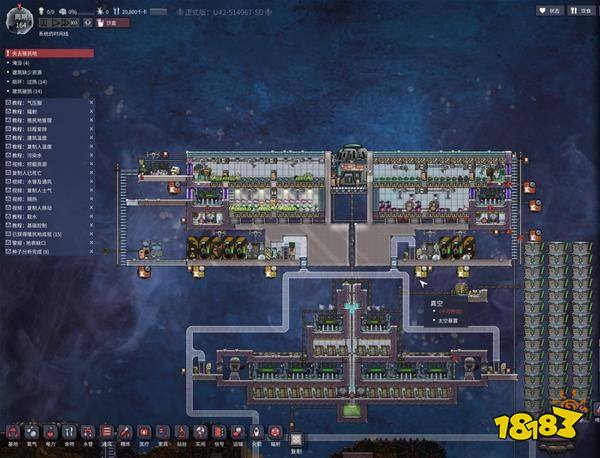Open the heart-icon vitals panel
This screenshot has height=458, width=600.
(548, 10)
